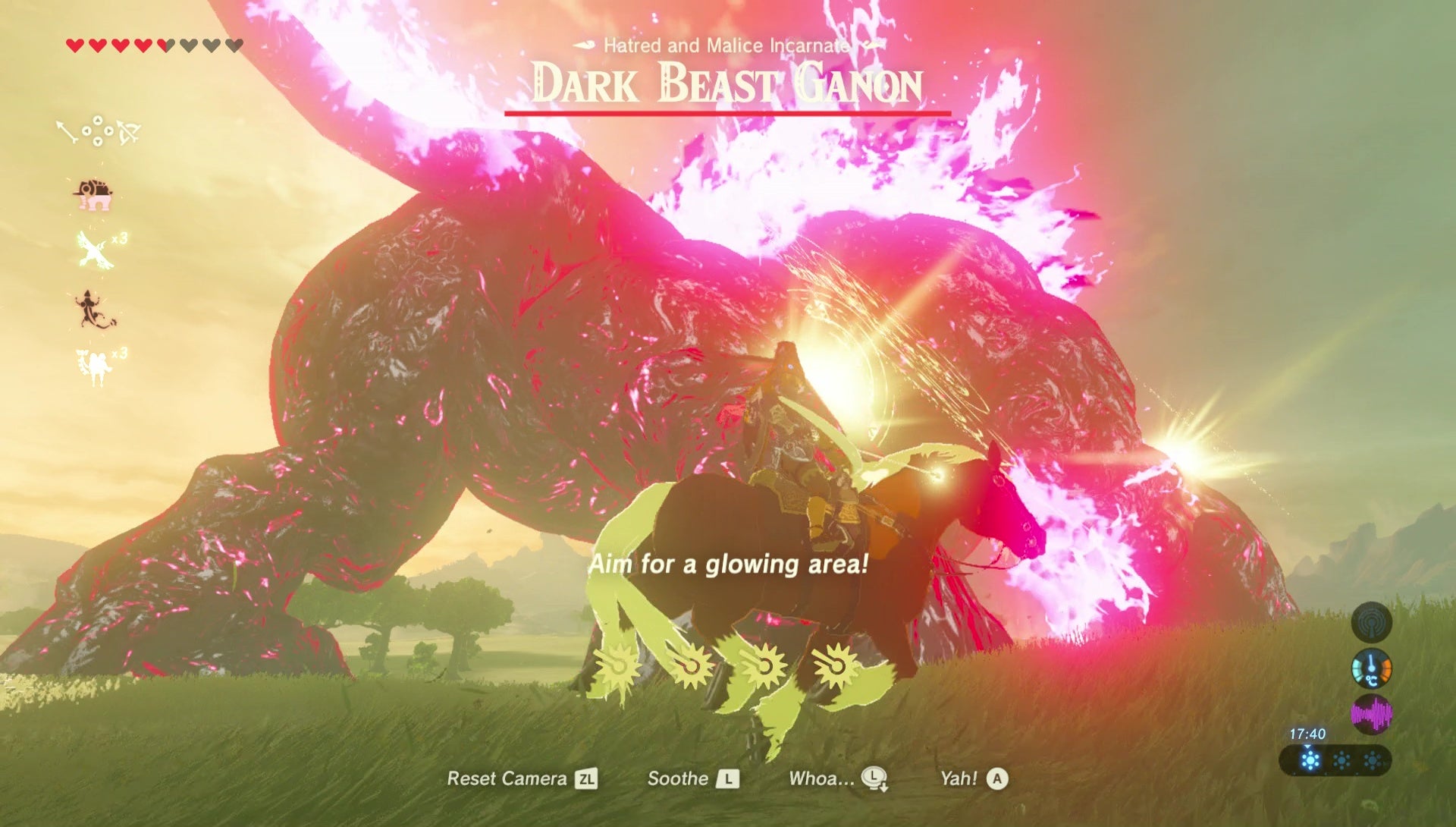Toggle the highlighted current weather snowflake

(x=1310, y=759)
